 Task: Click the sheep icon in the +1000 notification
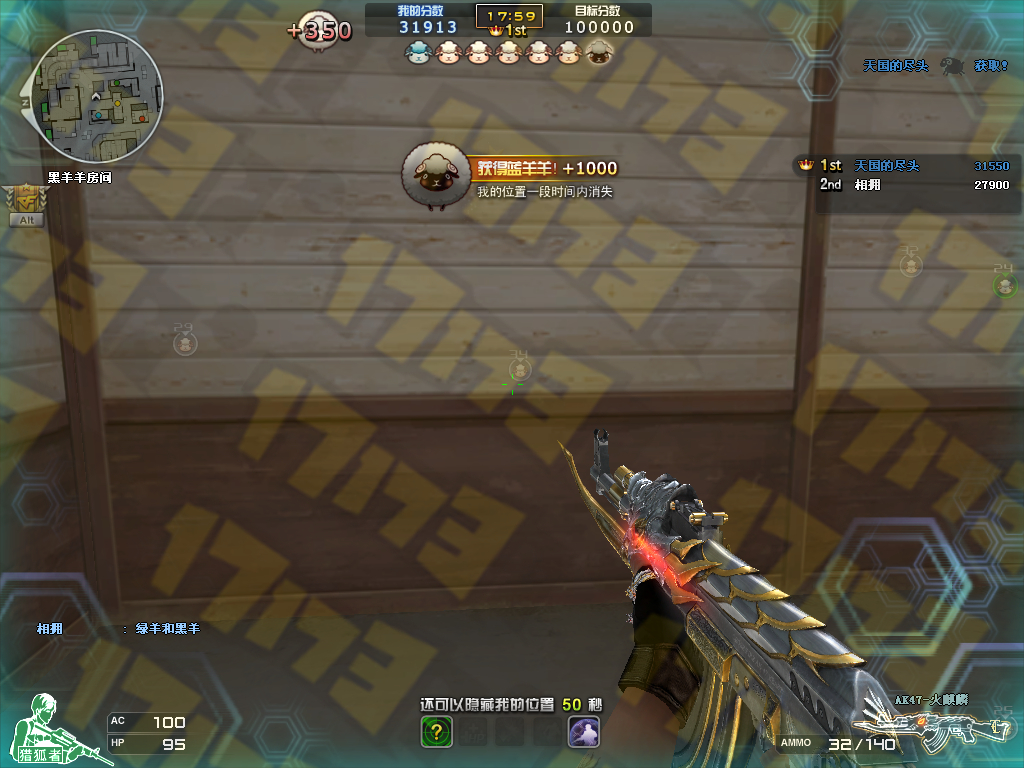(435, 177)
